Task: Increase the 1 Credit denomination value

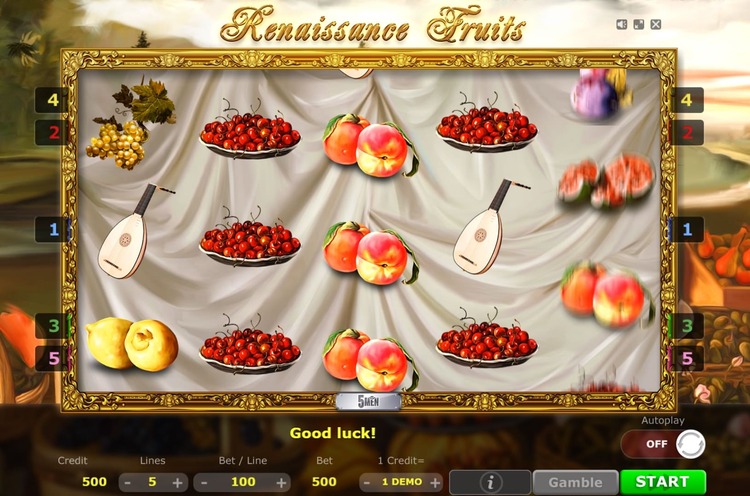Action: coord(436,482)
